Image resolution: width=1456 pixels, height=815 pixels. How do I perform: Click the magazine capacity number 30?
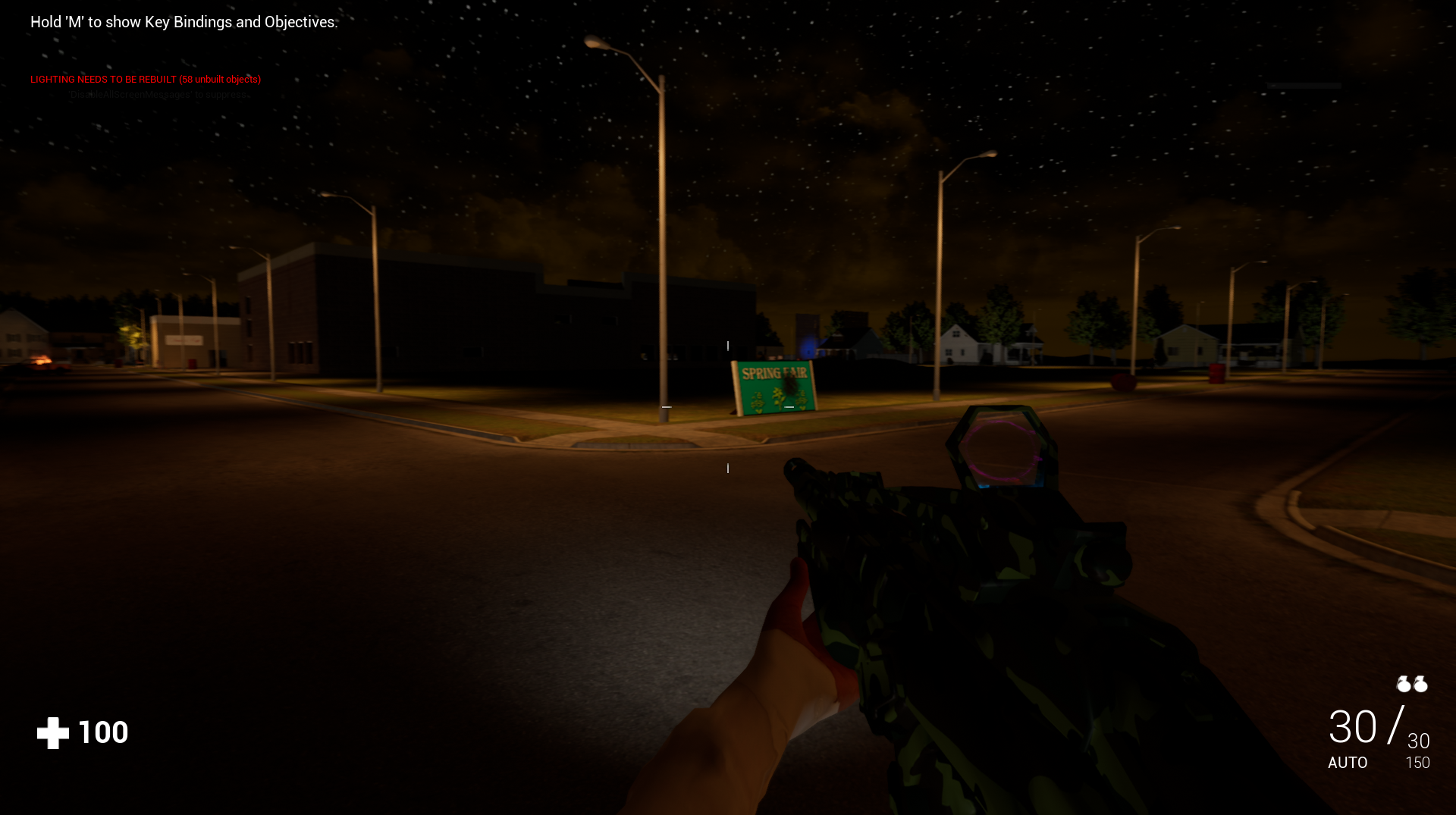pos(1417,741)
